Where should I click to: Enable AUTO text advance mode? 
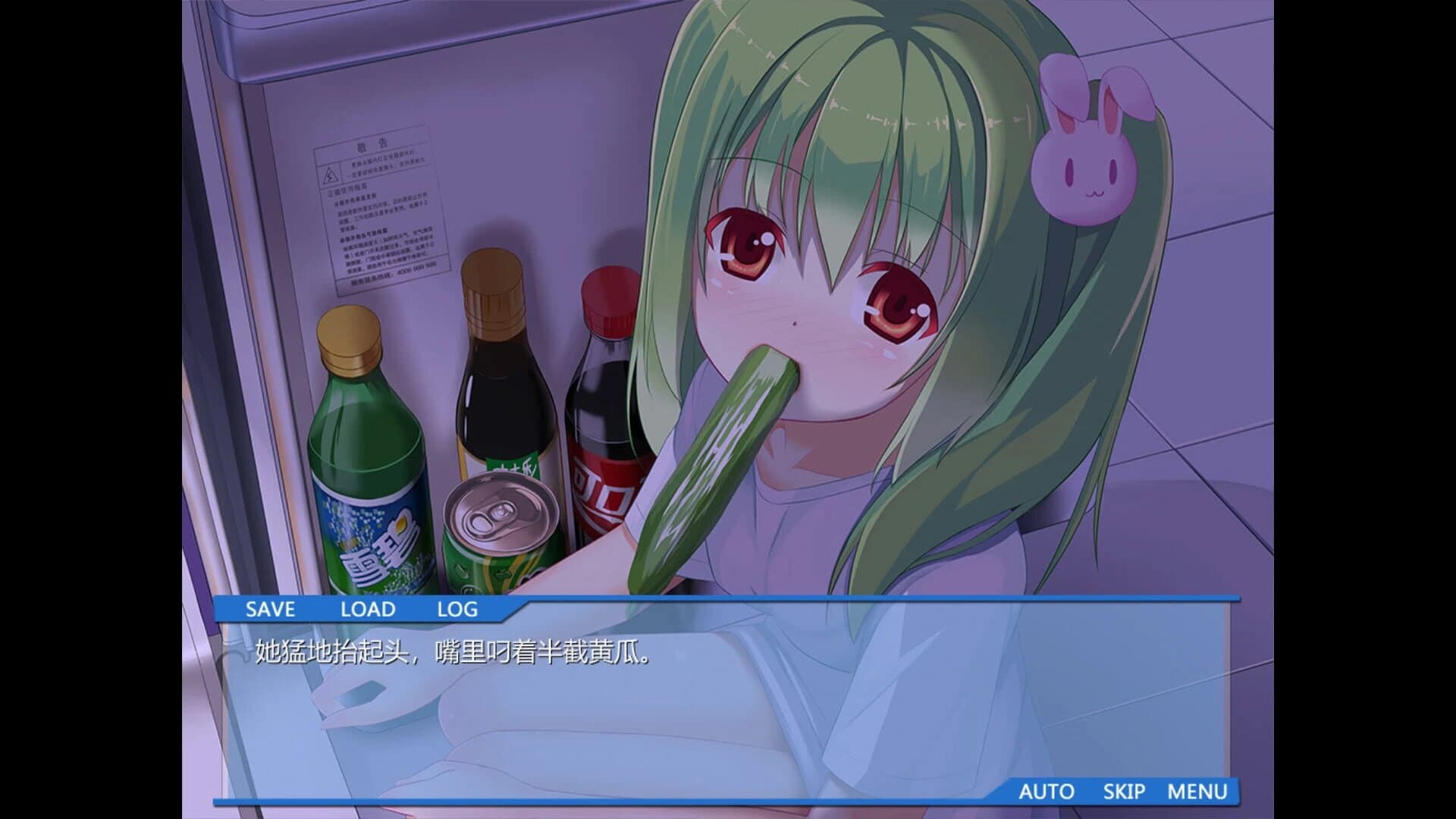[1048, 791]
